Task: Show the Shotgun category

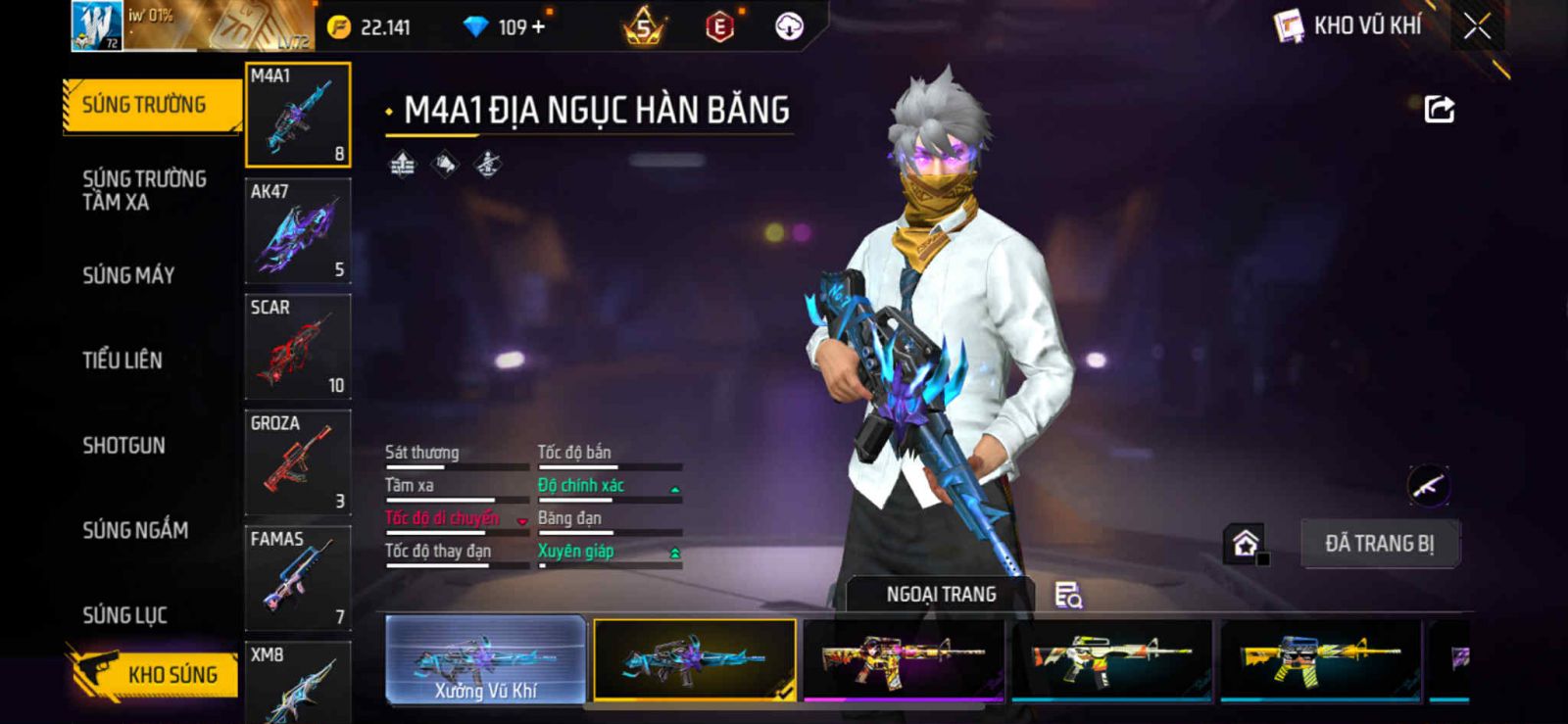Action: (x=124, y=446)
